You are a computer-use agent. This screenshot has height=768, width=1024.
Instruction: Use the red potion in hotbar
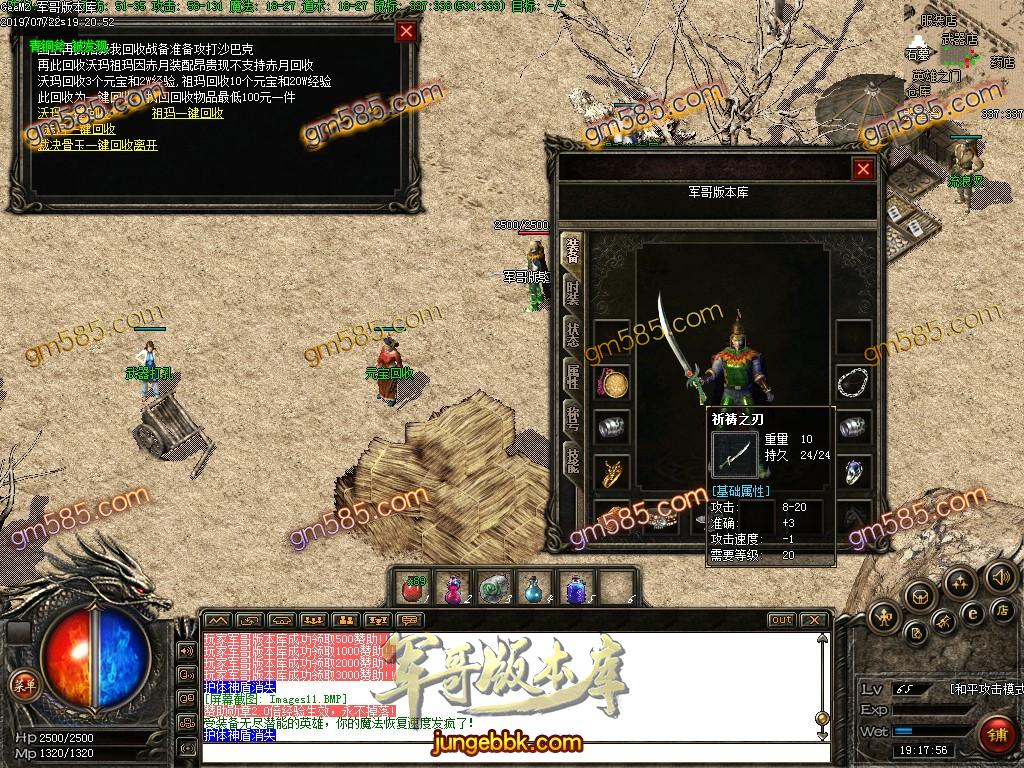(x=411, y=588)
